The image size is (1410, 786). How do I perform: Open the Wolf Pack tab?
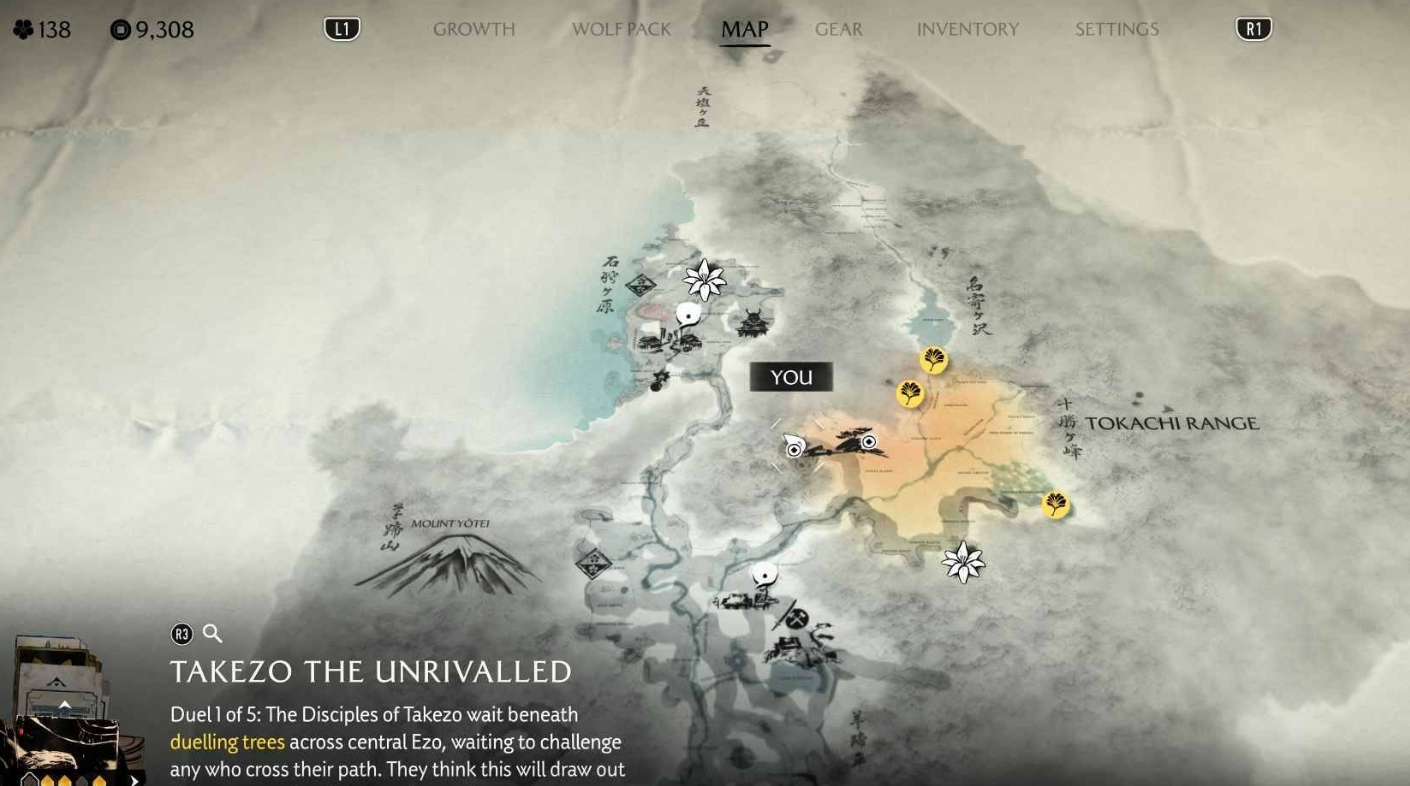click(621, 30)
